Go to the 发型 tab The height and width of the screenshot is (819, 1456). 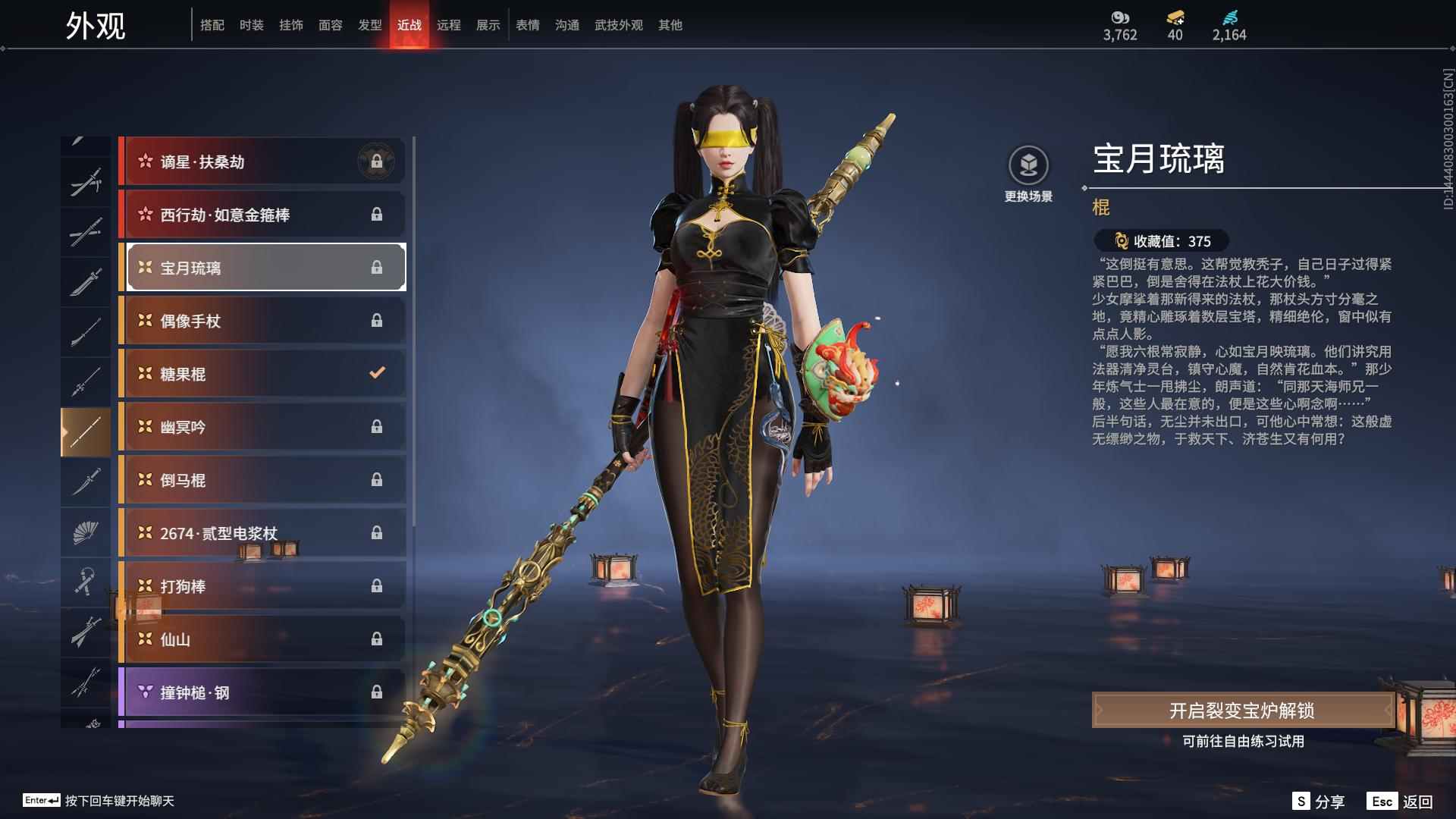(x=369, y=25)
